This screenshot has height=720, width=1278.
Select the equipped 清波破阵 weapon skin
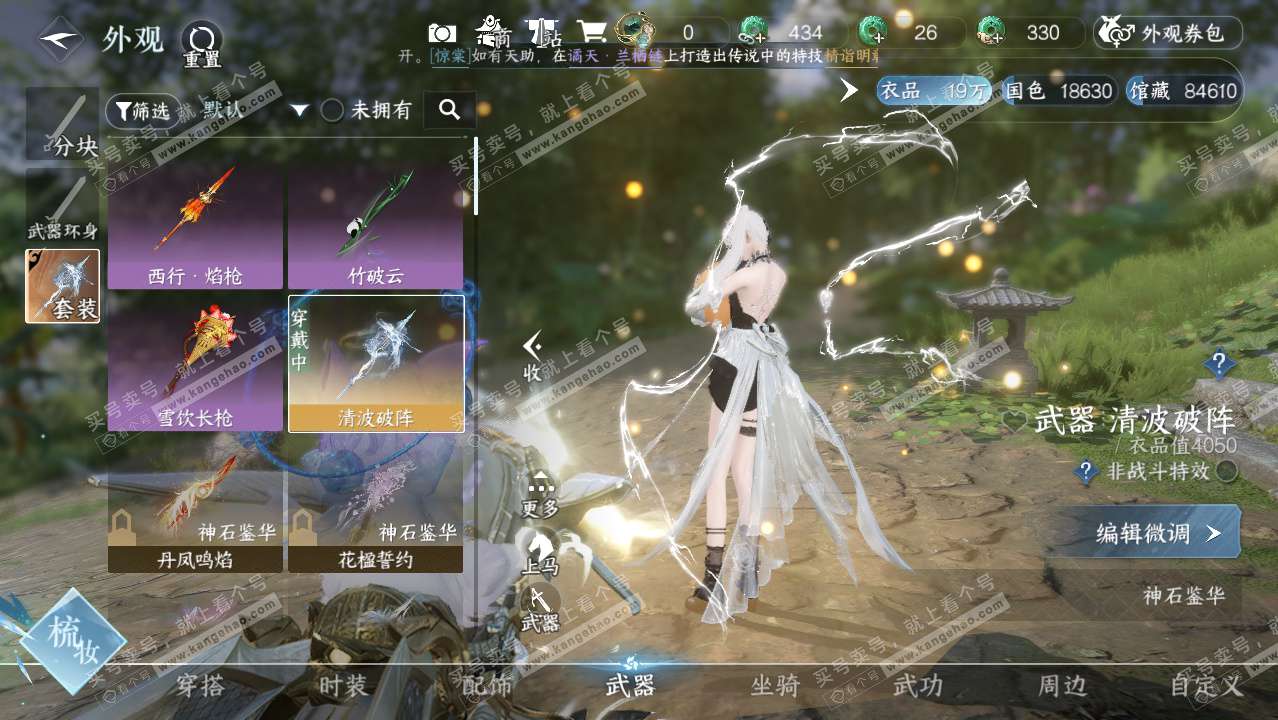point(375,364)
